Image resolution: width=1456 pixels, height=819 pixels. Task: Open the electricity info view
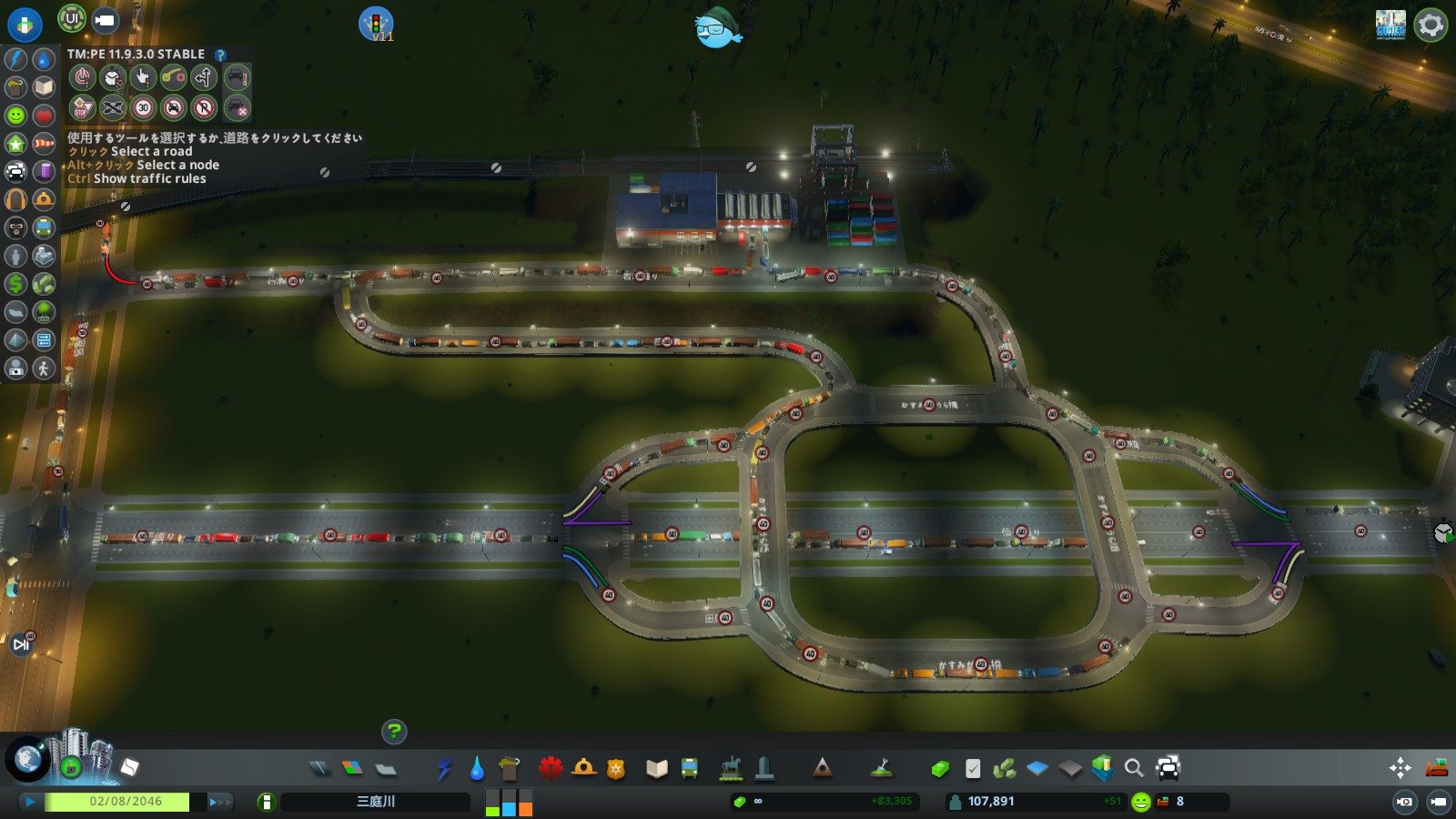click(x=16, y=59)
